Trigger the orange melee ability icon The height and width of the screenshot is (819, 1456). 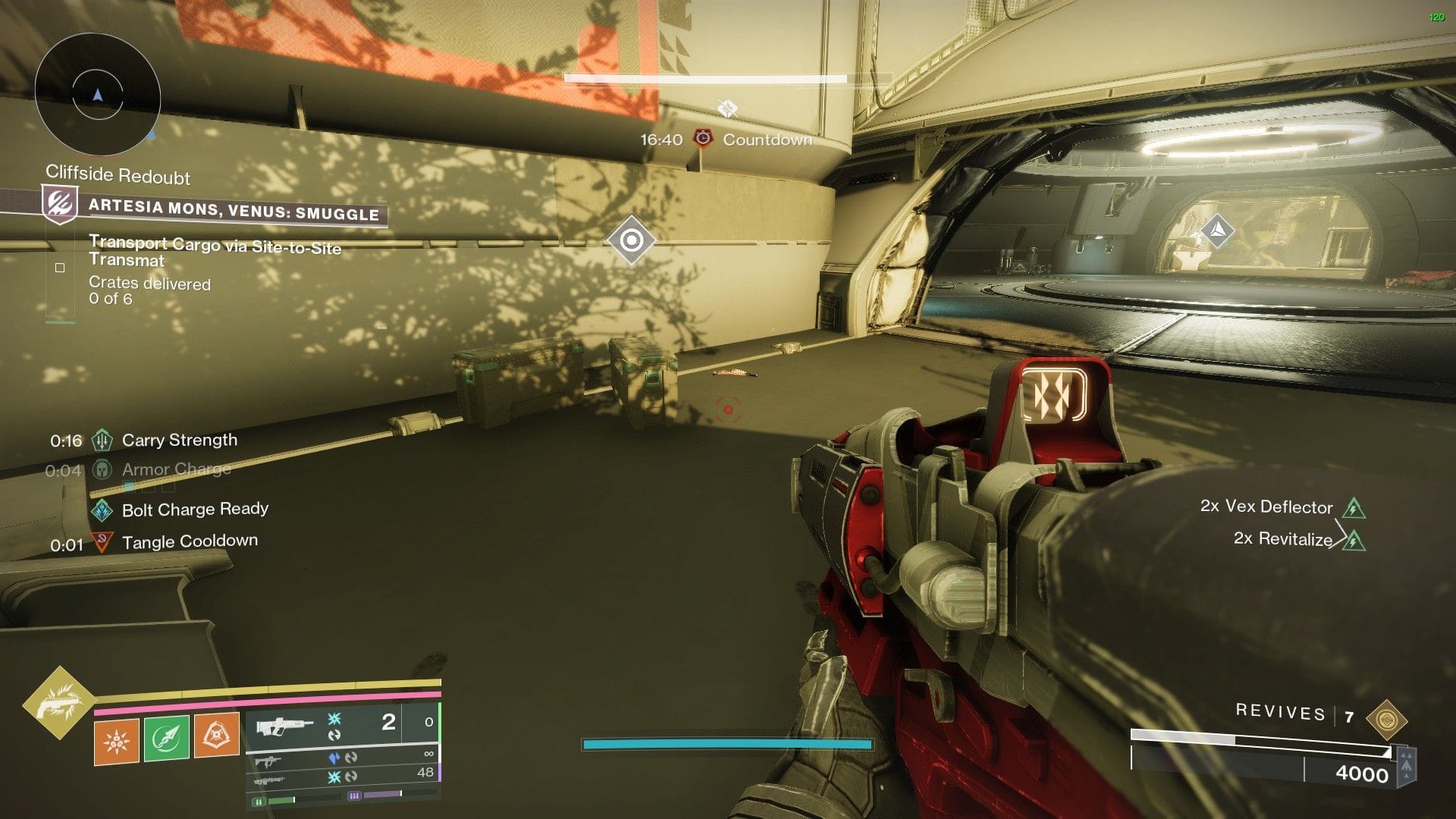click(216, 735)
